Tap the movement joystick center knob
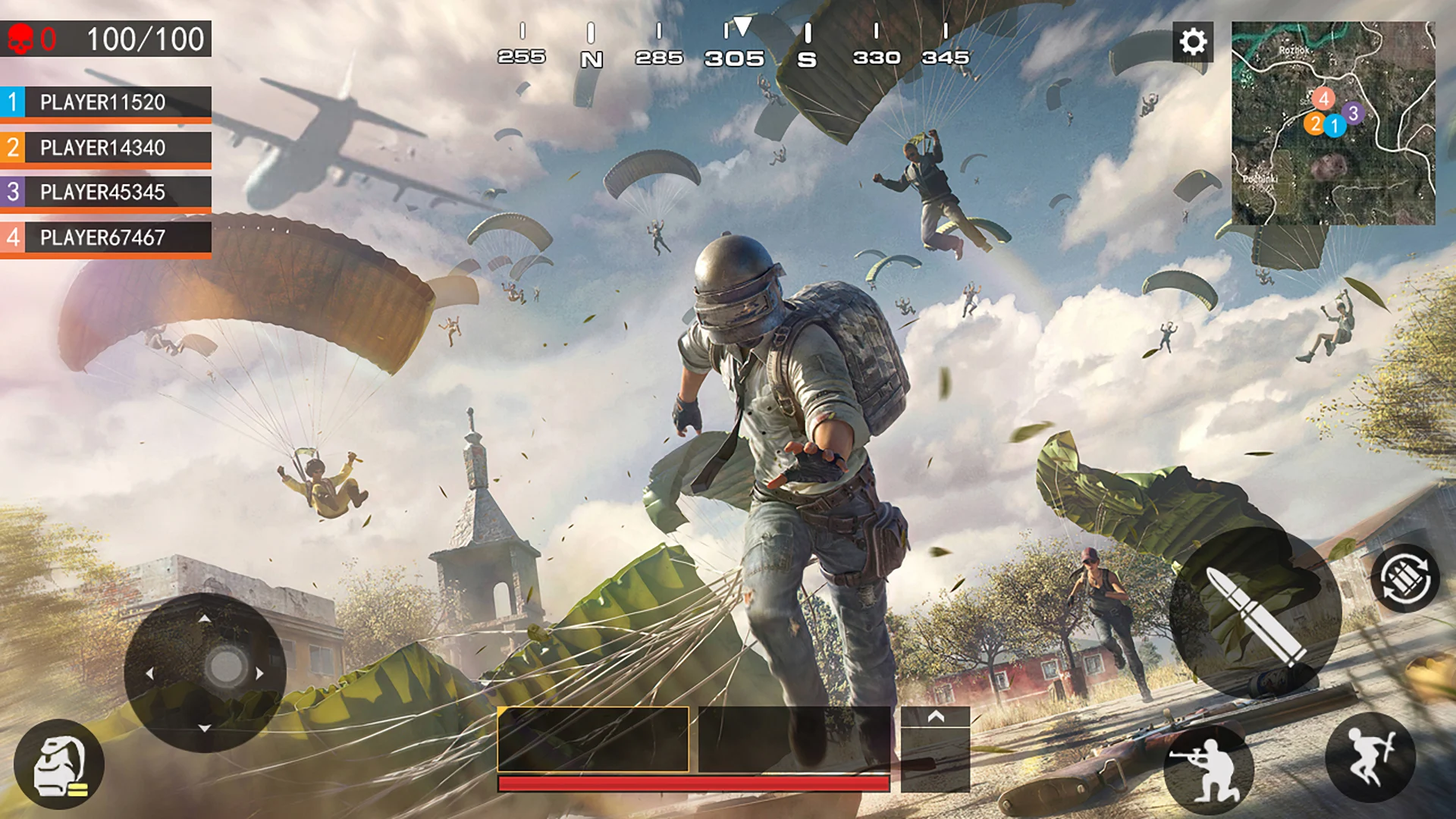The image size is (1456, 819). [225, 667]
